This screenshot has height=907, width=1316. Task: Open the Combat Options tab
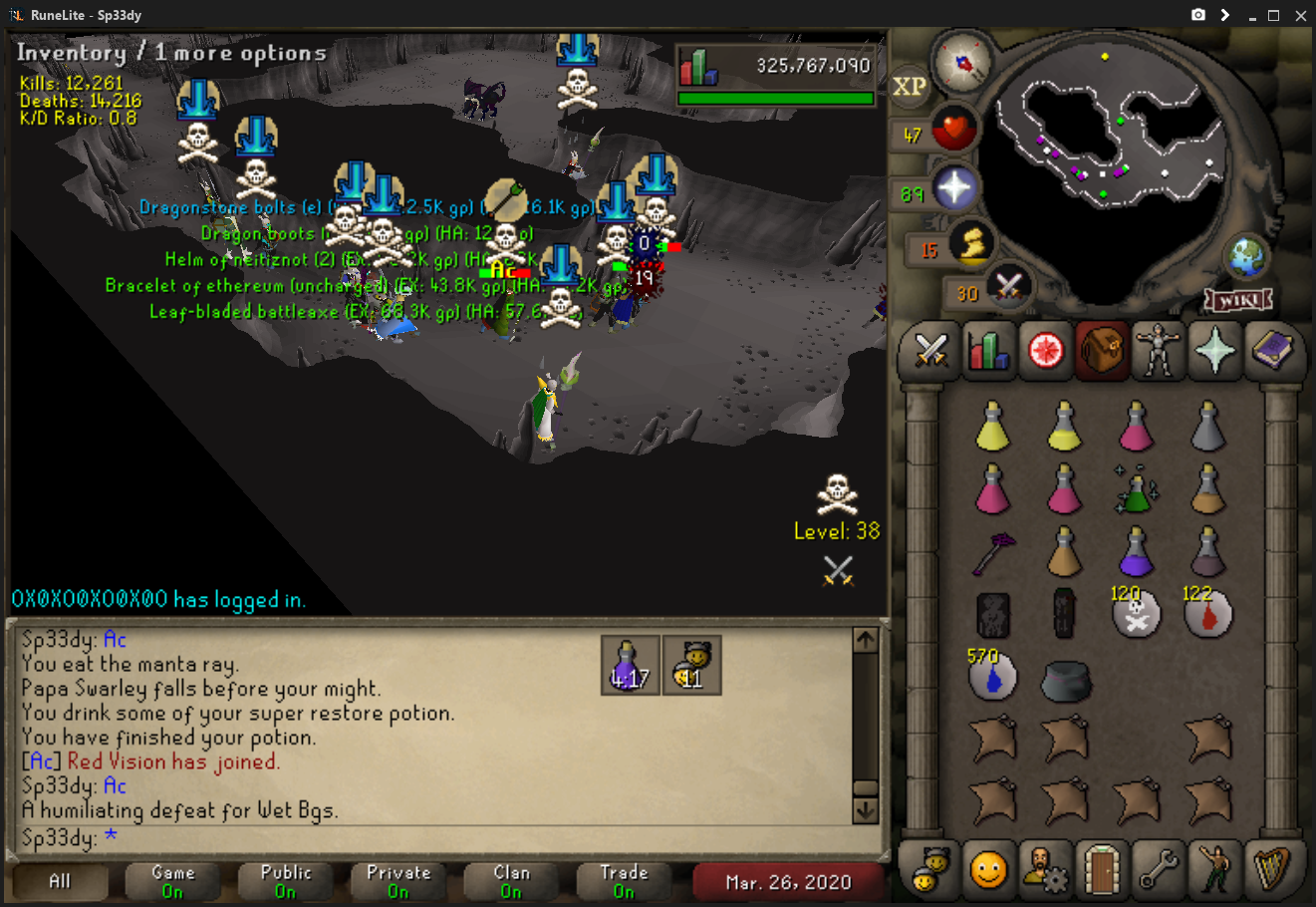pyautogui.click(x=930, y=351)
